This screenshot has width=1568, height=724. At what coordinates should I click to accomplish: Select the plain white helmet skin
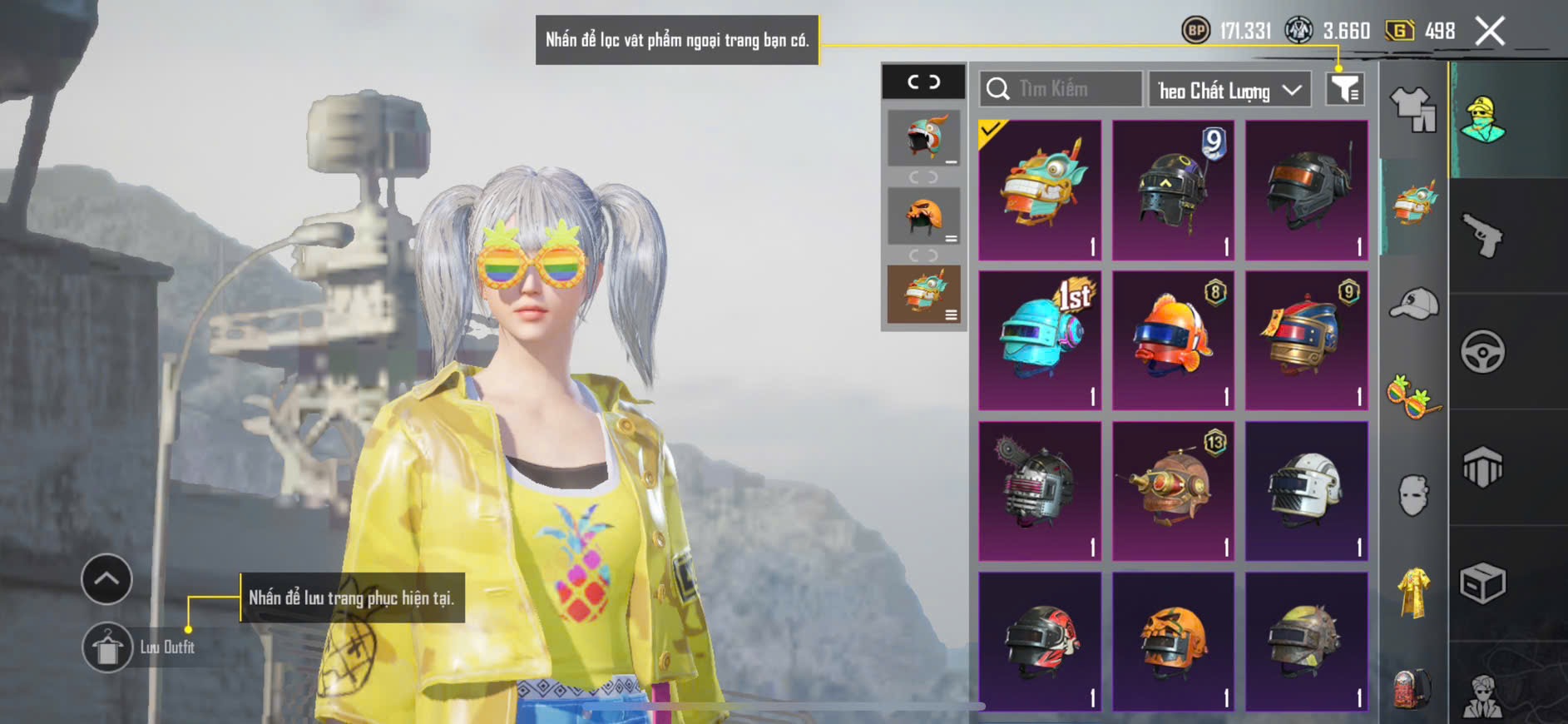(x=1306, y=491)
